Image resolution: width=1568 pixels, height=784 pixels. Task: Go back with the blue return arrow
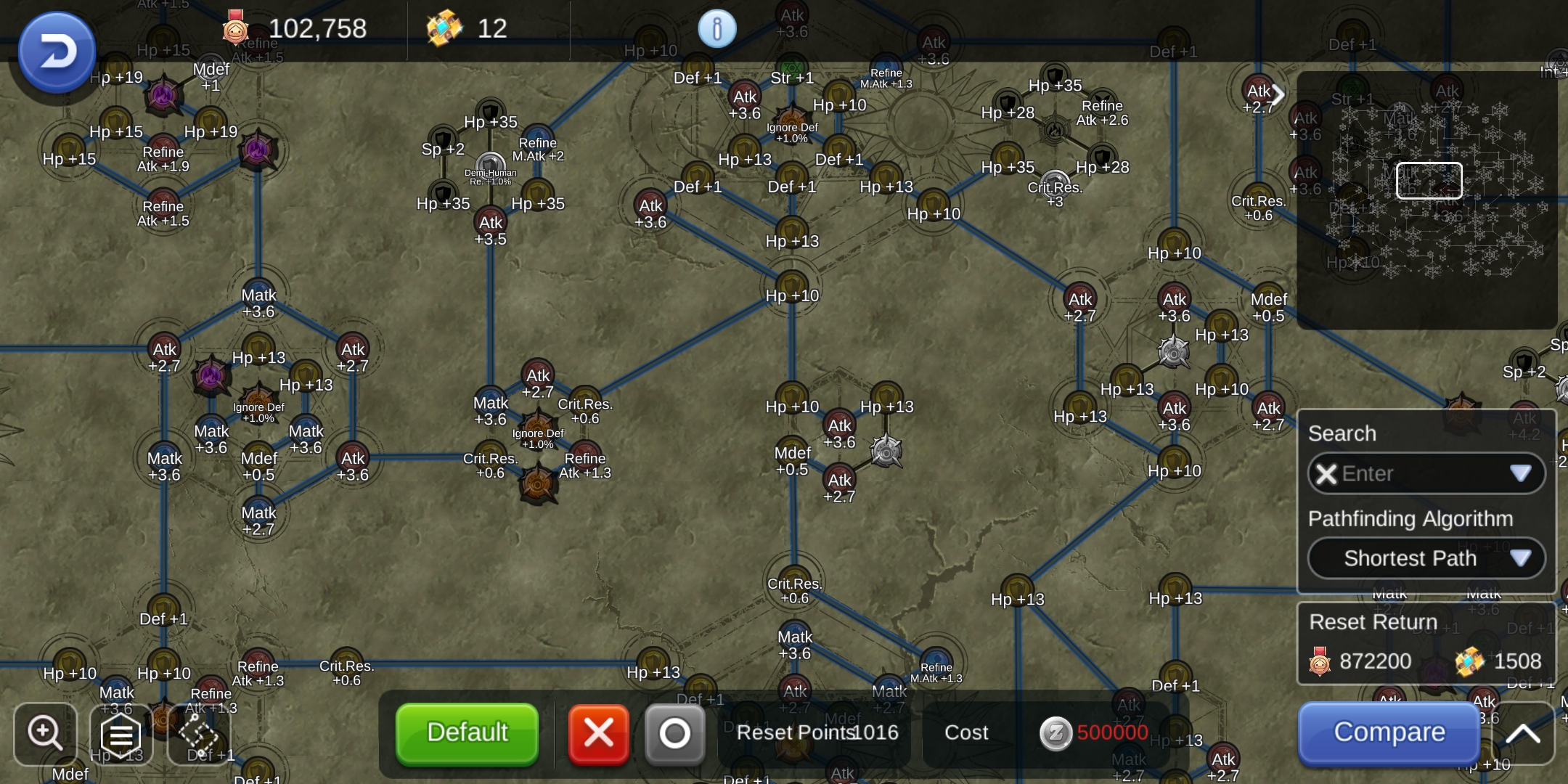(x=57, y=52)
